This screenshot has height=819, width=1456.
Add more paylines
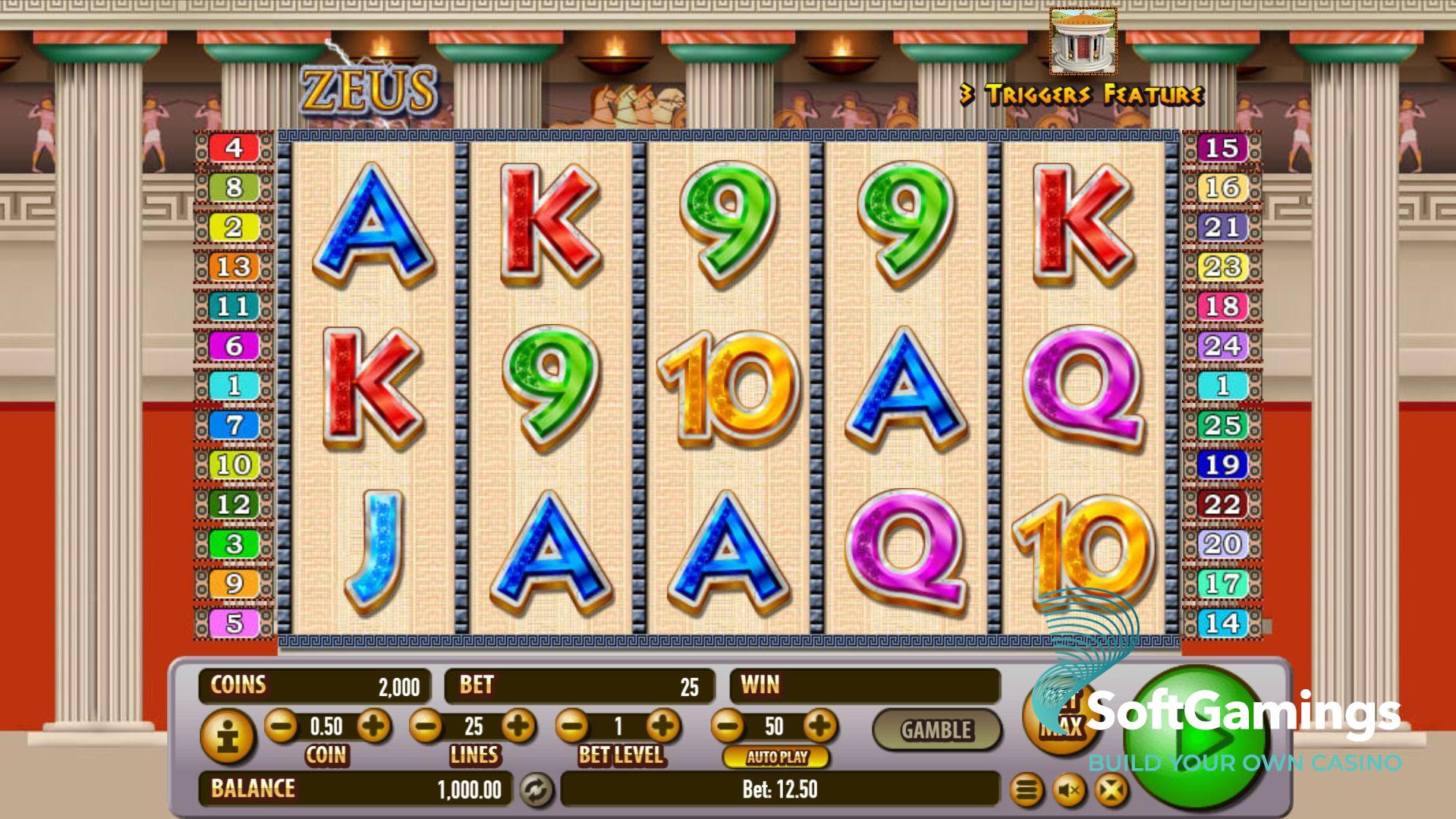click(519, 726)
